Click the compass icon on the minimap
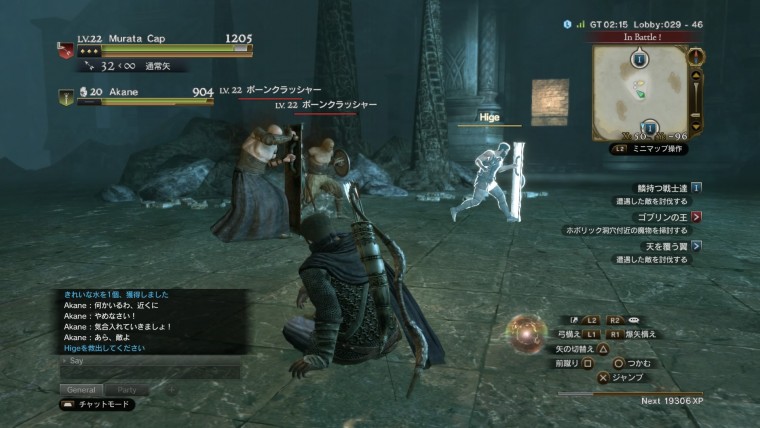This screenshot has width=760, height=428. (698, 58)
